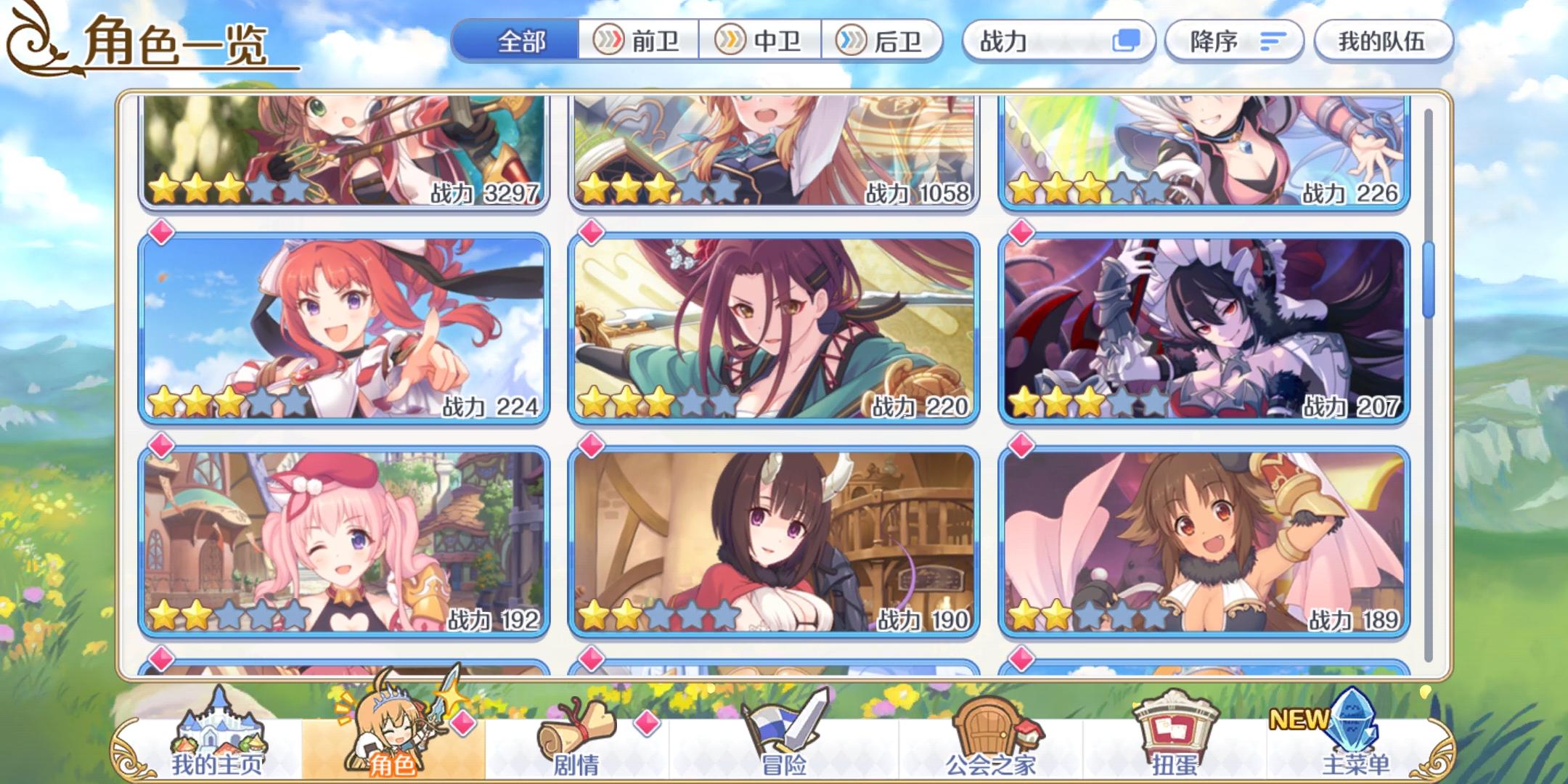The height and width of the screenshot is (784, 1568).
Task: Switch to the 全部 tab
Action: tap(519, 41)
